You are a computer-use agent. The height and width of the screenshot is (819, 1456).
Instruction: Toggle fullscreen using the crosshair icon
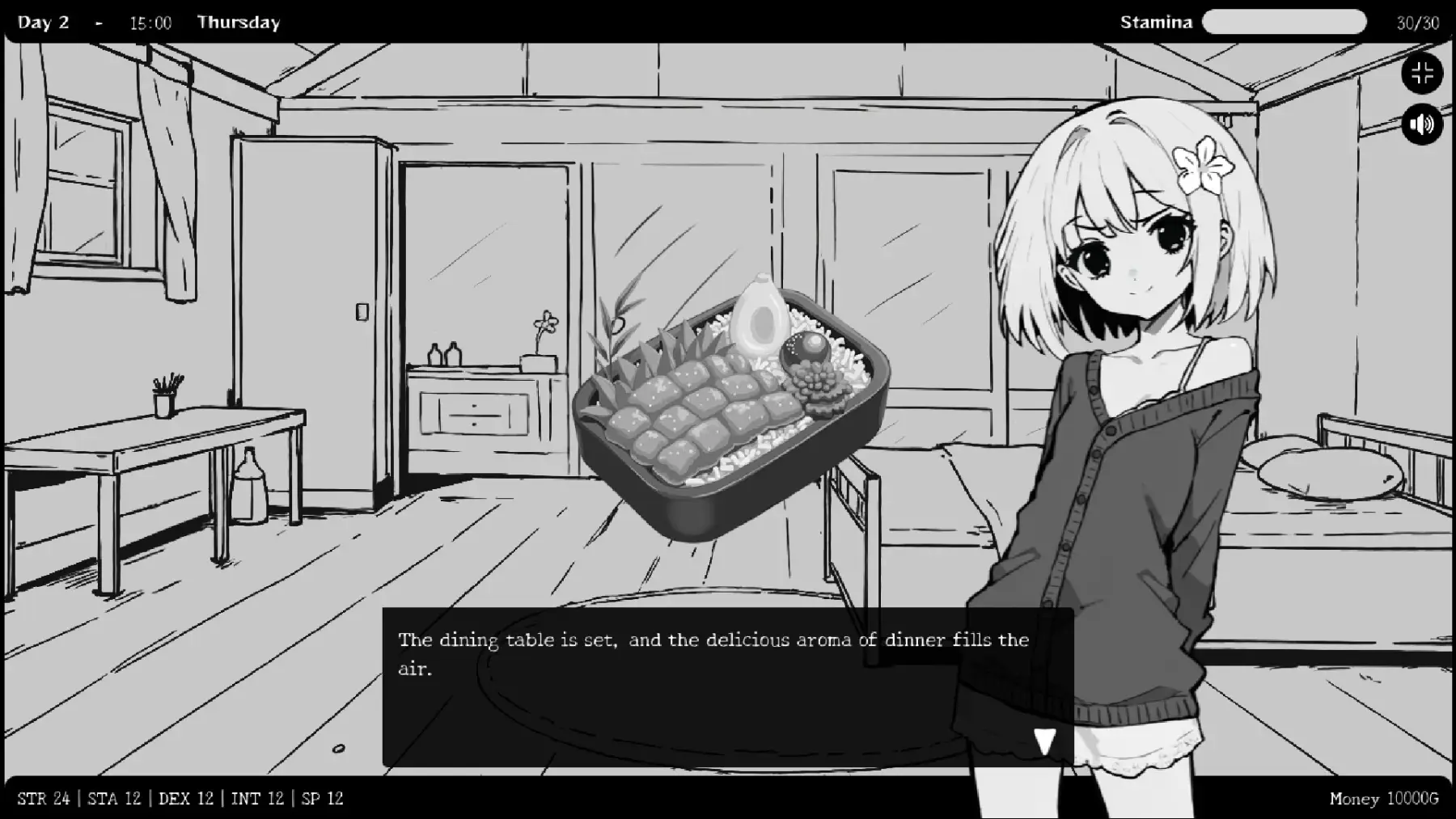tap(1422, 73)
